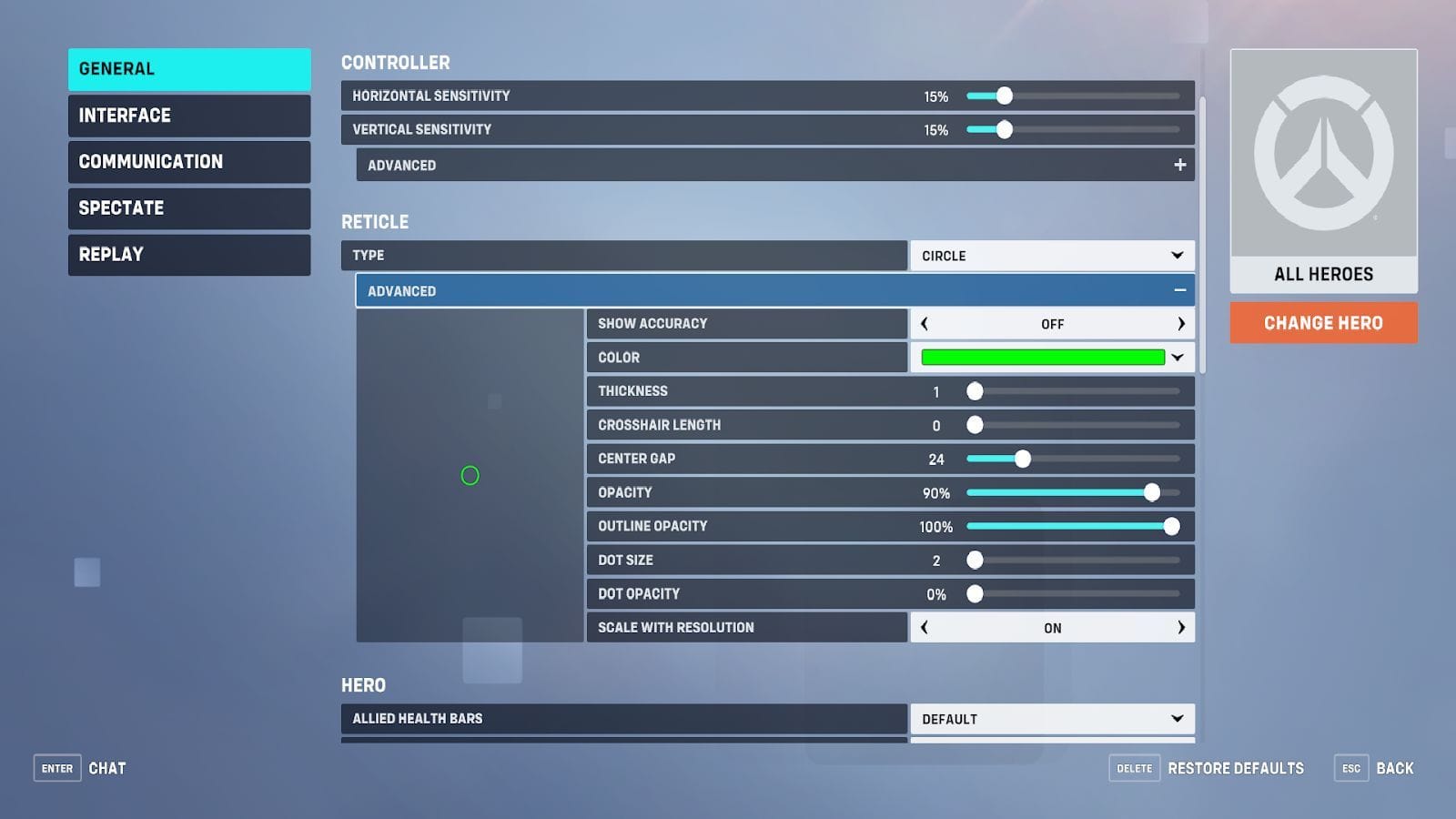Click the minus icon to collapse Reticle Advanced
1456x819 pixels.
click(x=1179, y=290)
